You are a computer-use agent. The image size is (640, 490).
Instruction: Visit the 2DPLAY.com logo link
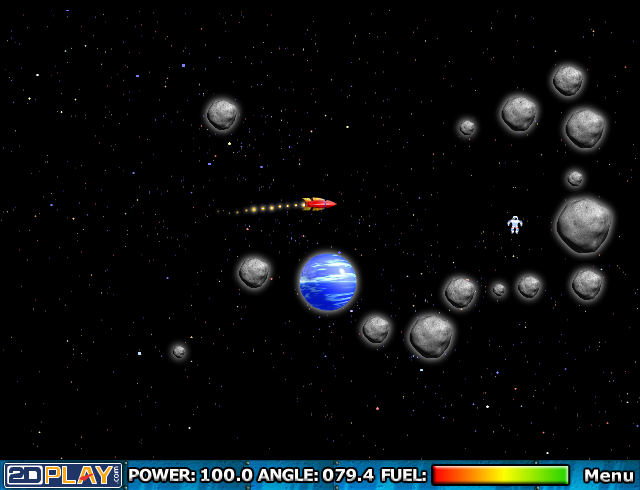coord(63,475)
